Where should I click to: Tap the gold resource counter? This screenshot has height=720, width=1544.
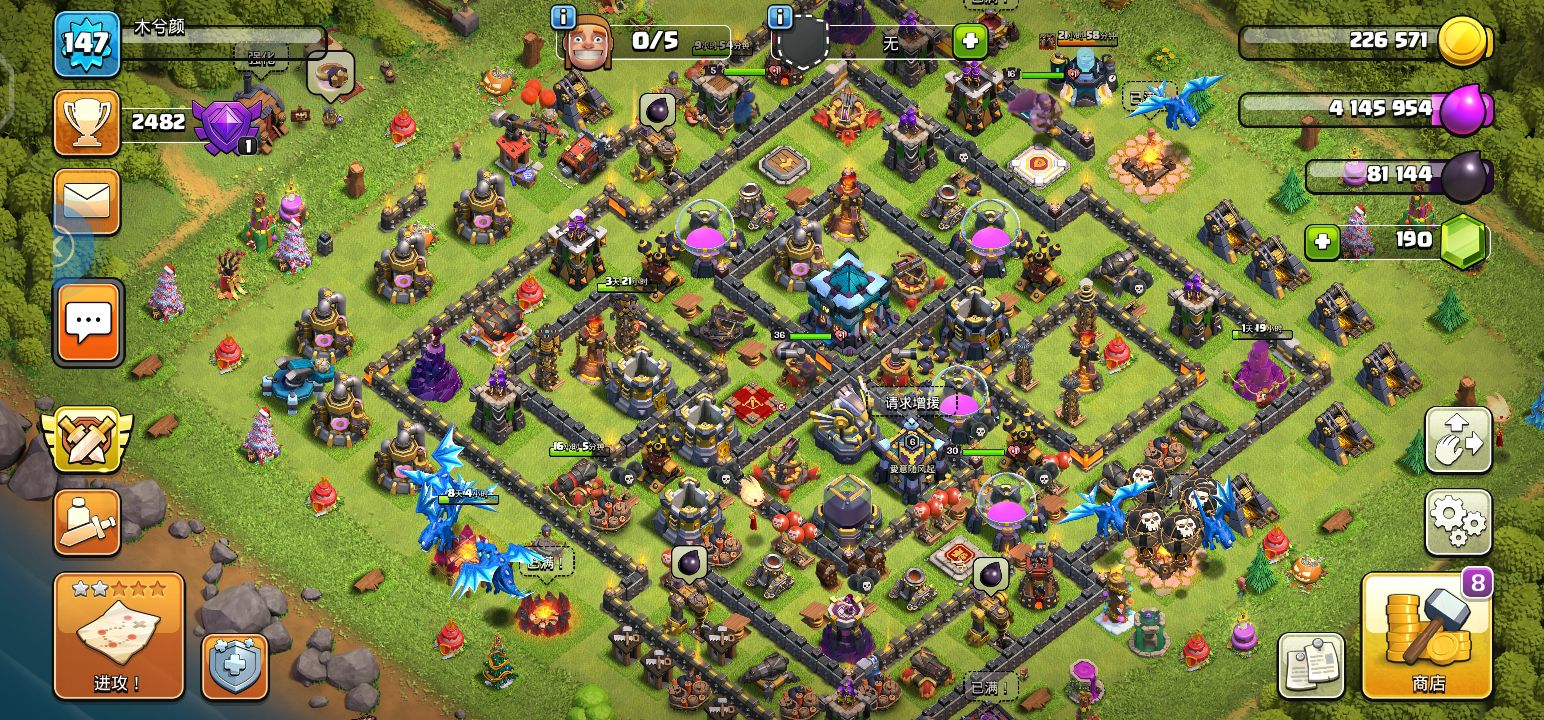click(1366, 41)
